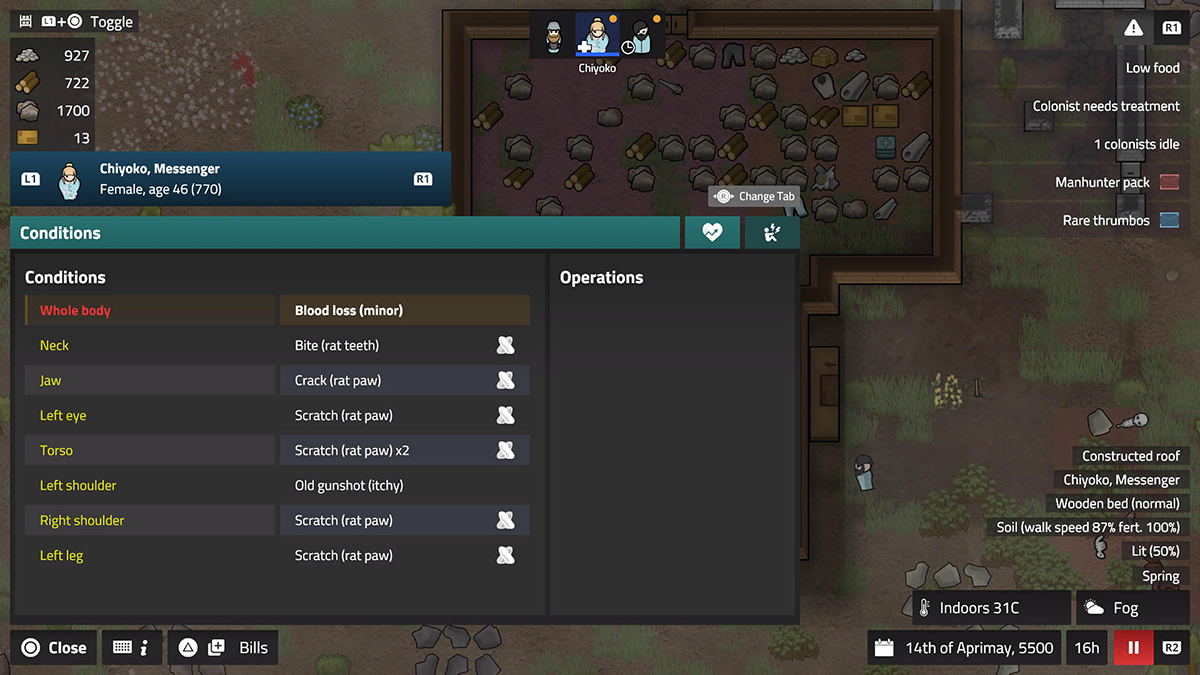Select the Left eye scratch row
1200x675 pixels.
[277, 415]
